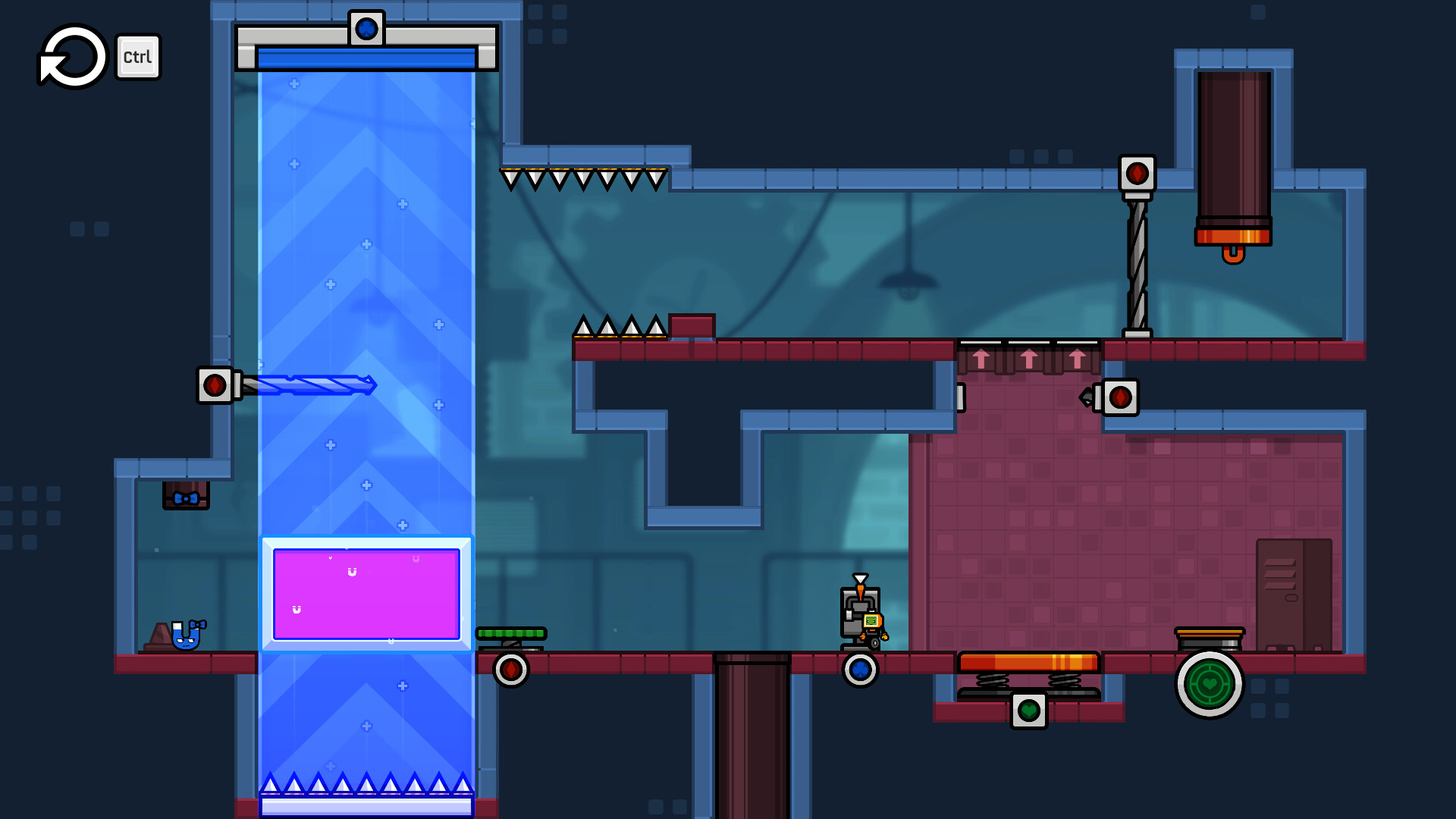1456x819 pixels.
Task: Click the blue magnet creature with bow
Action: [x=184, y=637]
